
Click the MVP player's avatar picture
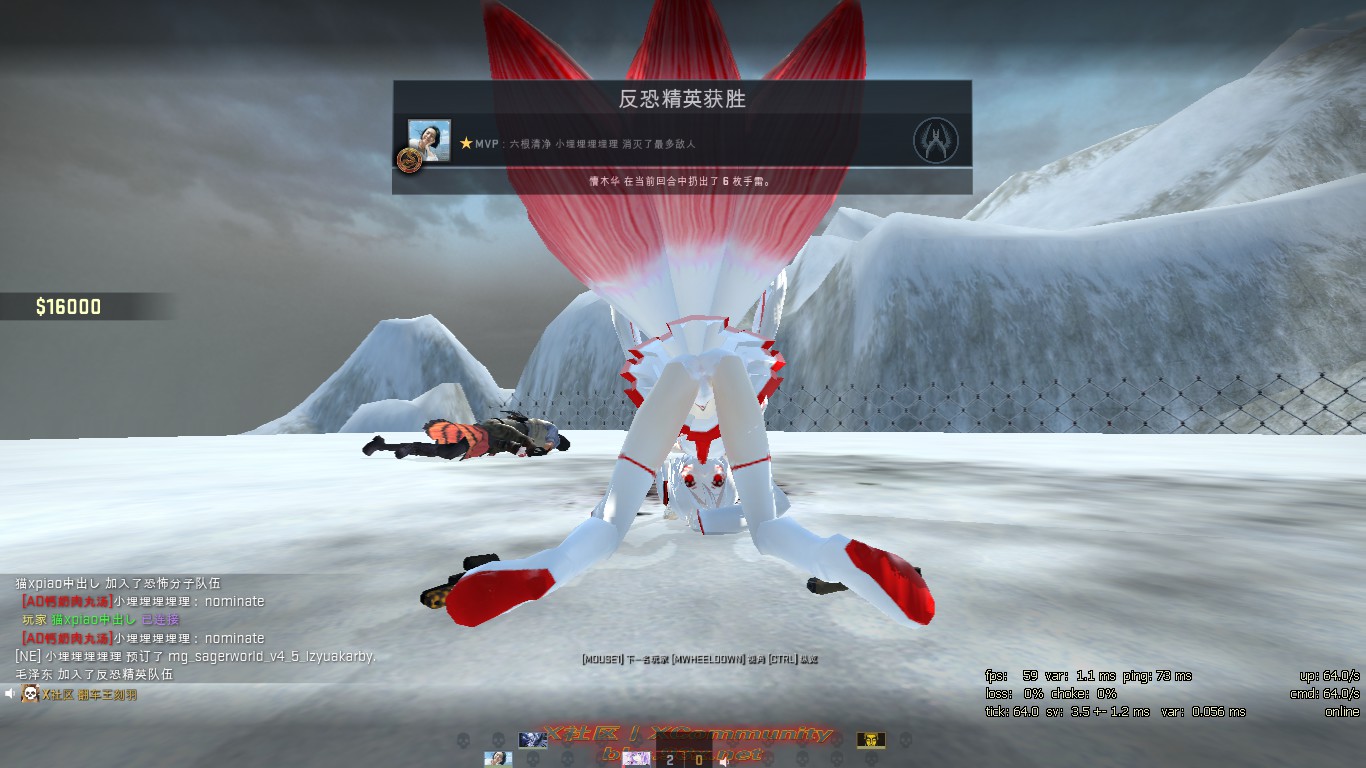click(428, 142)
